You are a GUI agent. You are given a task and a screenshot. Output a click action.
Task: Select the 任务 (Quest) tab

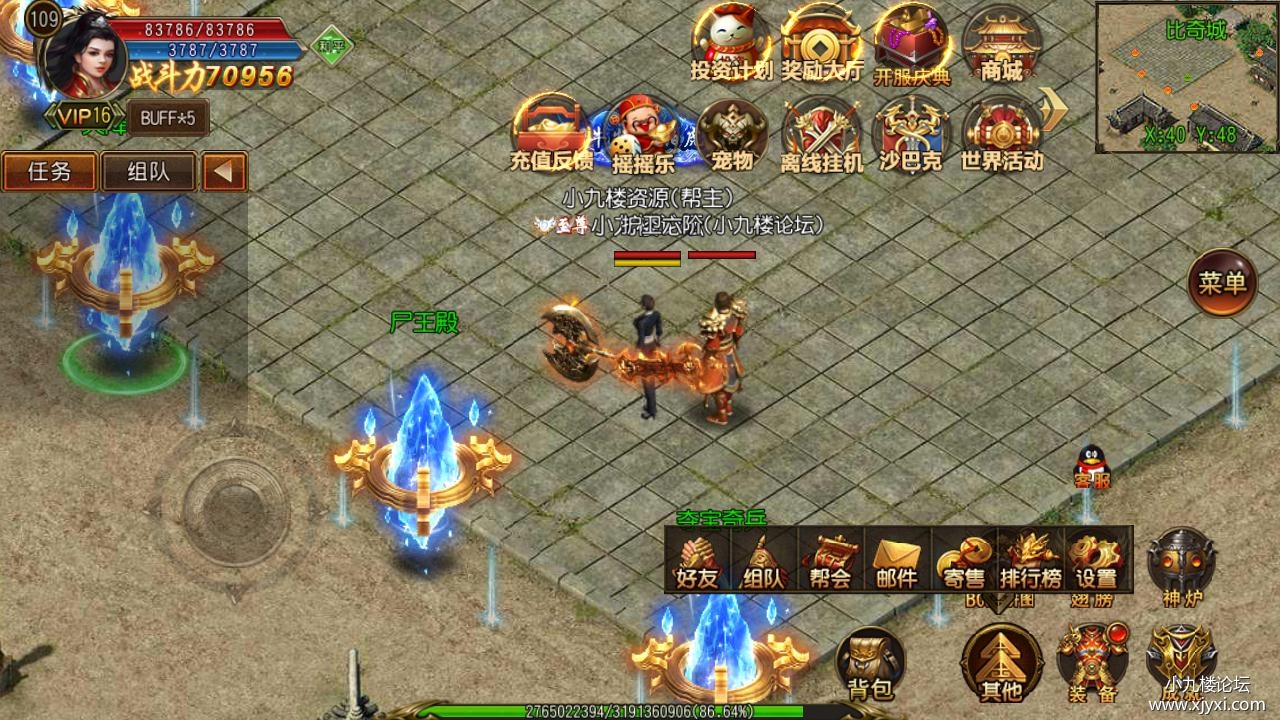49,171
